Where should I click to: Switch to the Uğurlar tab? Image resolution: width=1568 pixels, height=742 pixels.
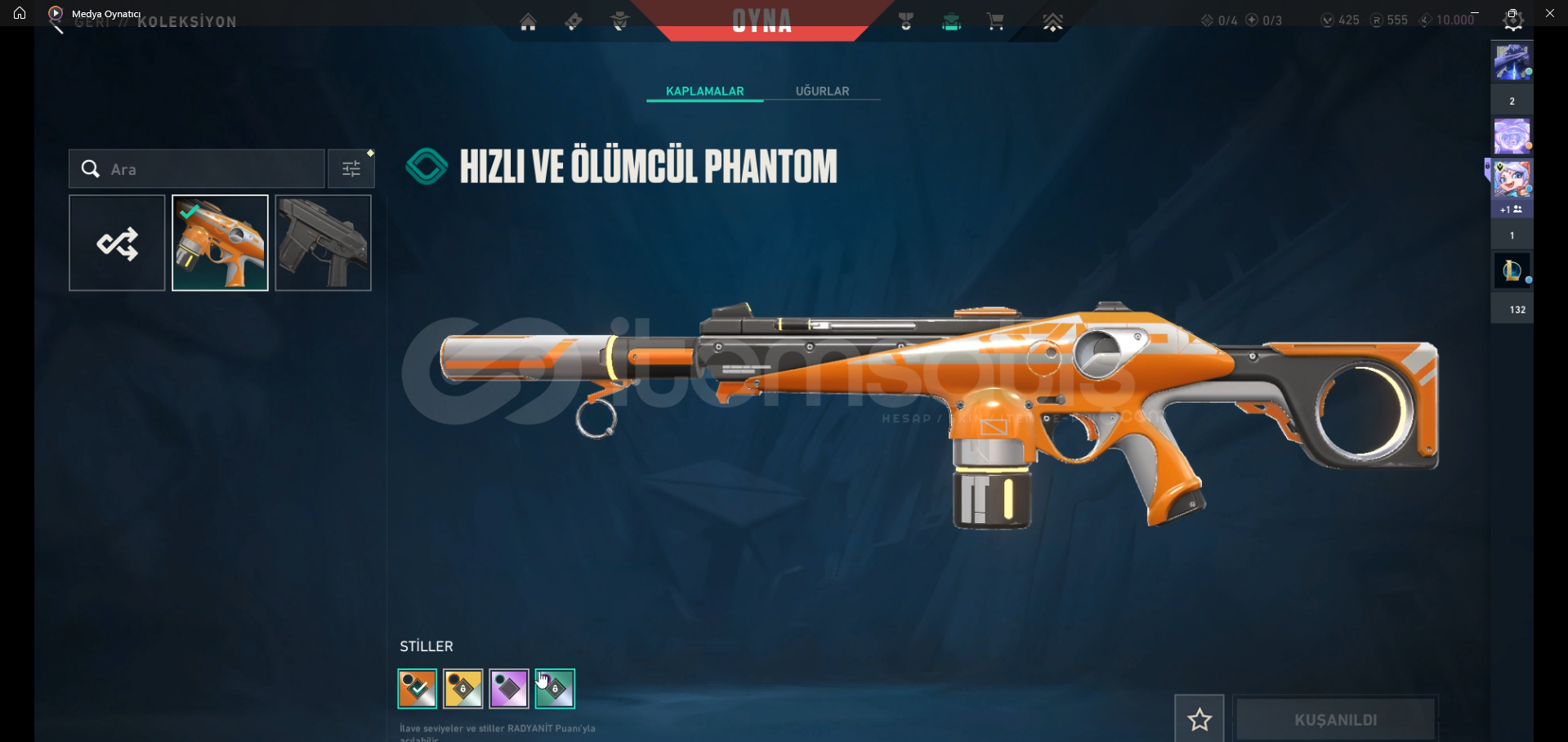click(x=822, y=91)
